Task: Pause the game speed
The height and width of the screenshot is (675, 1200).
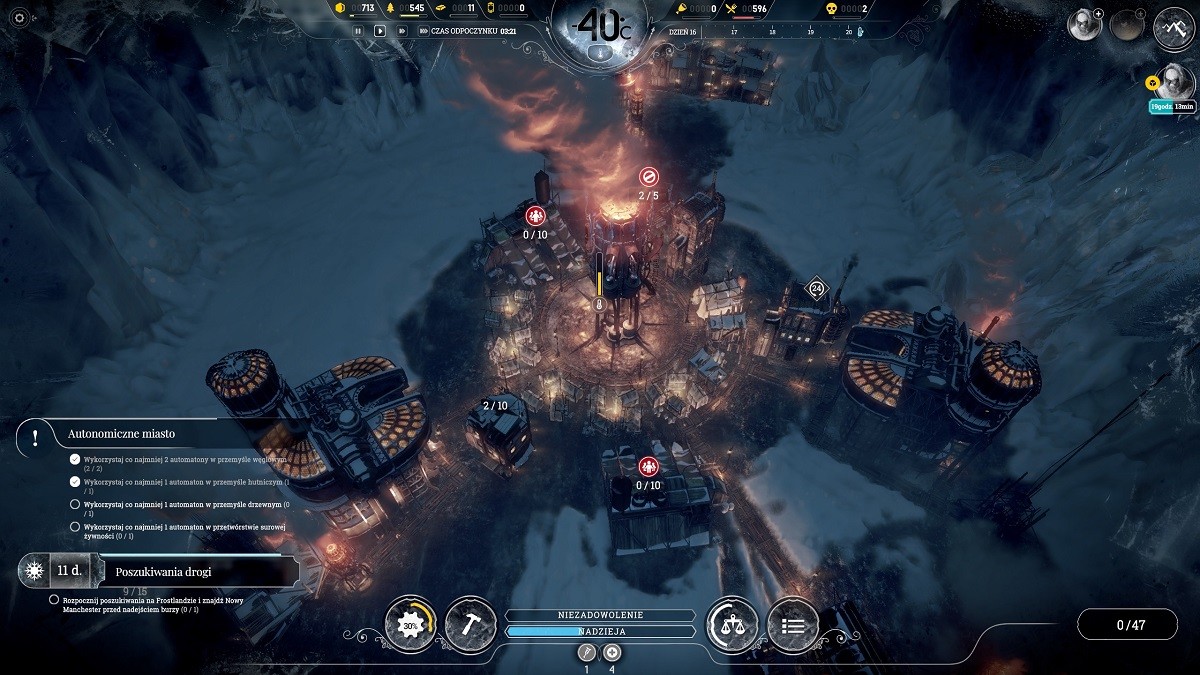Action: (358, 31)
